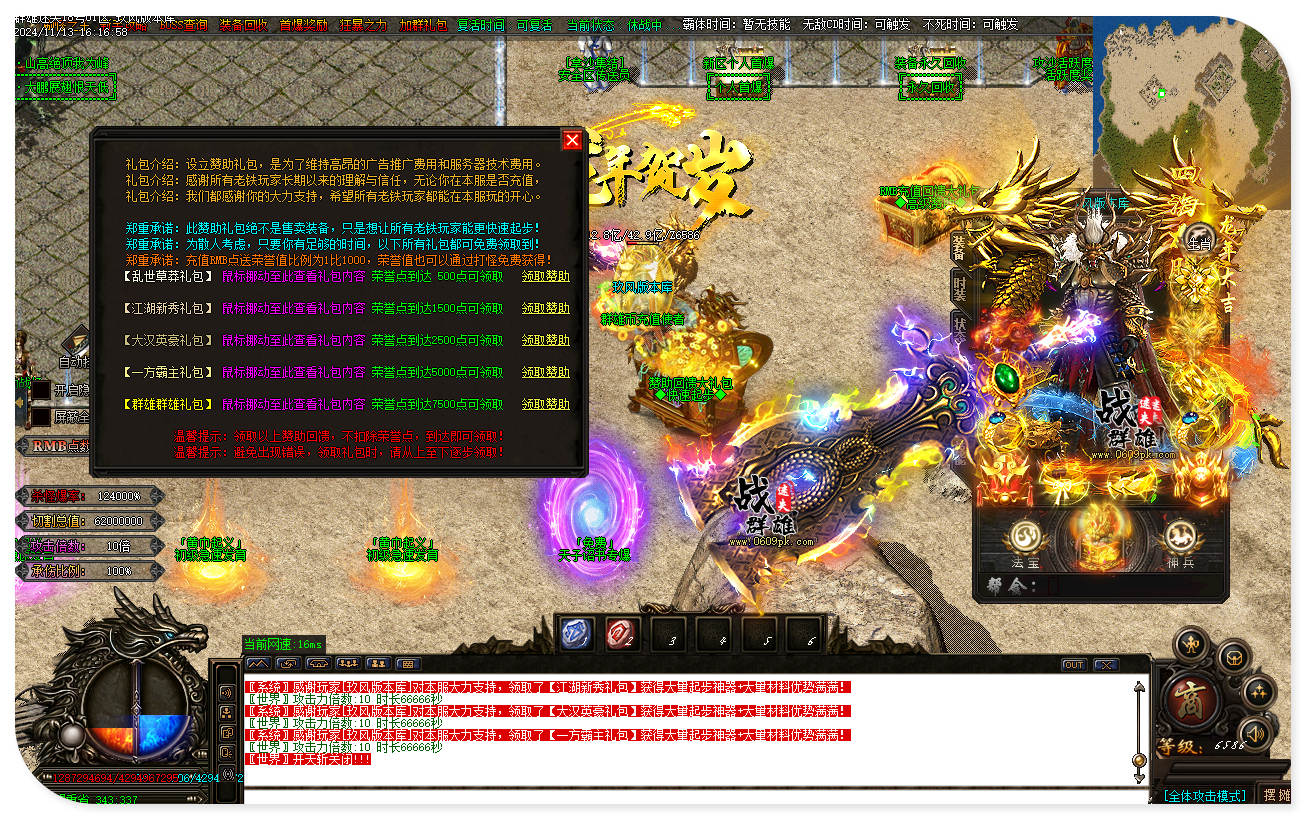Select skill slot 1 blue spell icon
1306x819 pixels.
point(576,633)
